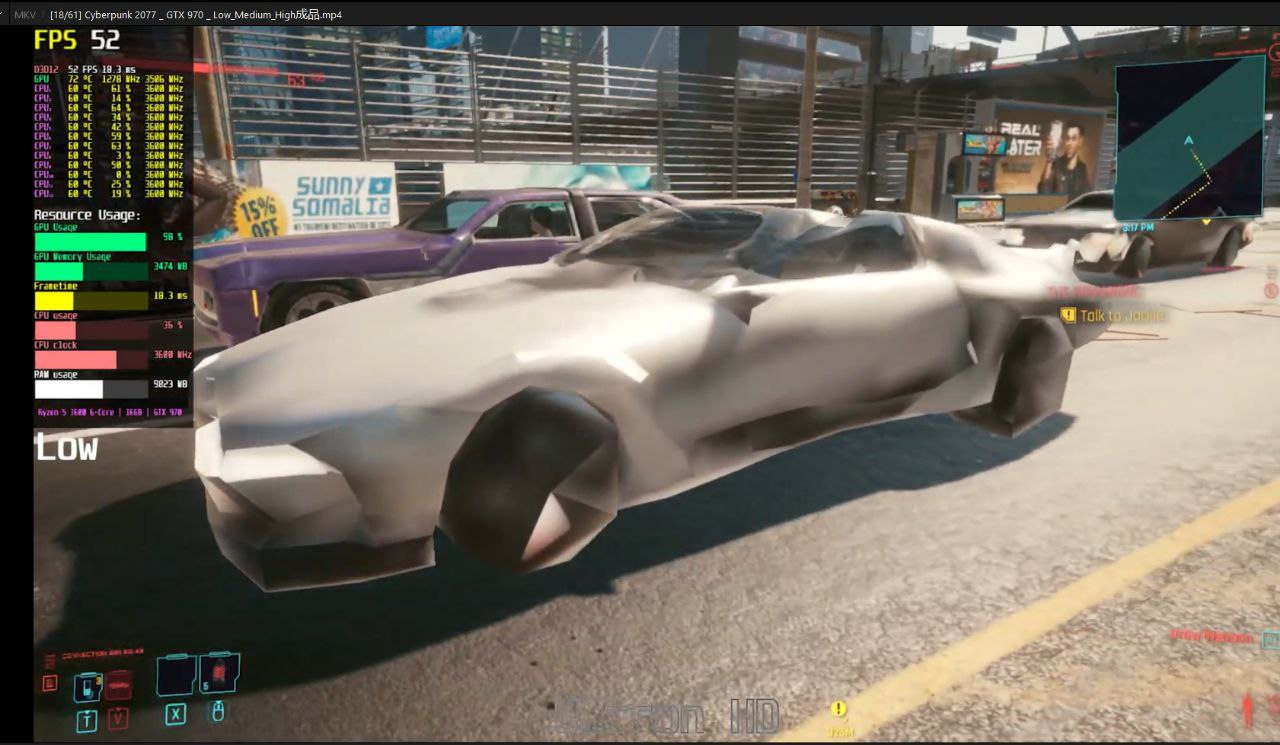Image resolution: width=1280 pixels, height=745 pixels.
Task: Open the minimap in the corner
Action: tap(1190, 136)
